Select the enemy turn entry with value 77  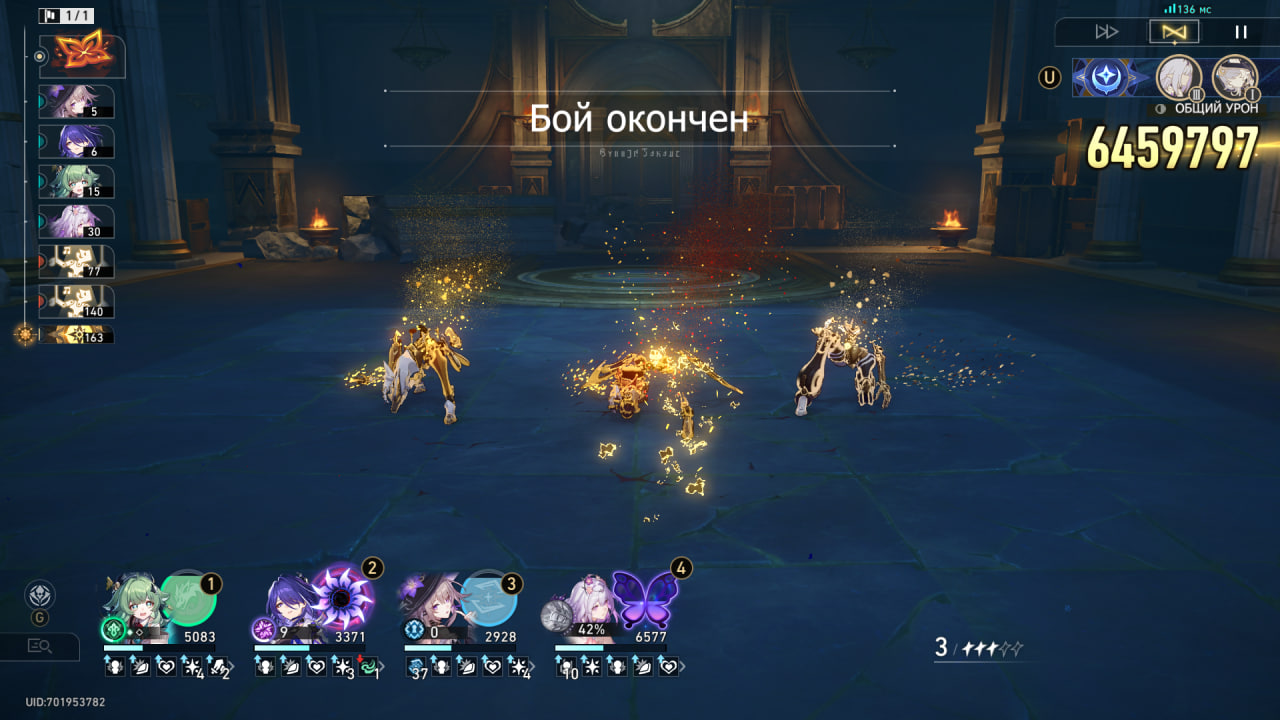(77, 262)
